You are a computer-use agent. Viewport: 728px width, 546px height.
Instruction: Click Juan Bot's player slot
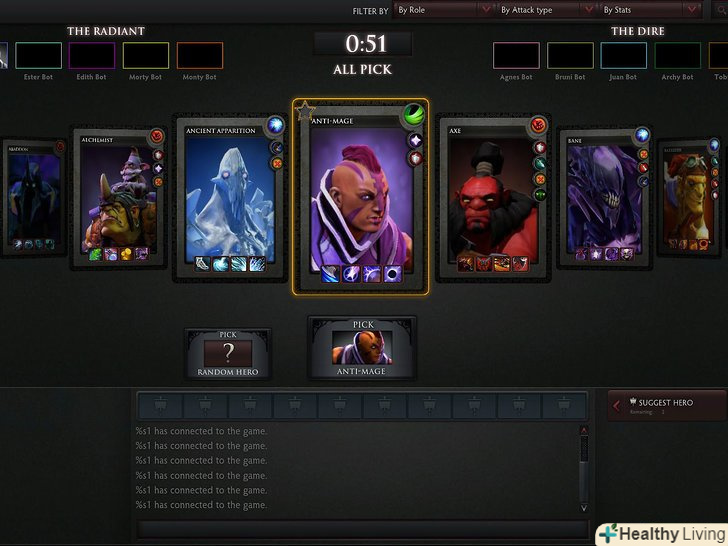623,55
